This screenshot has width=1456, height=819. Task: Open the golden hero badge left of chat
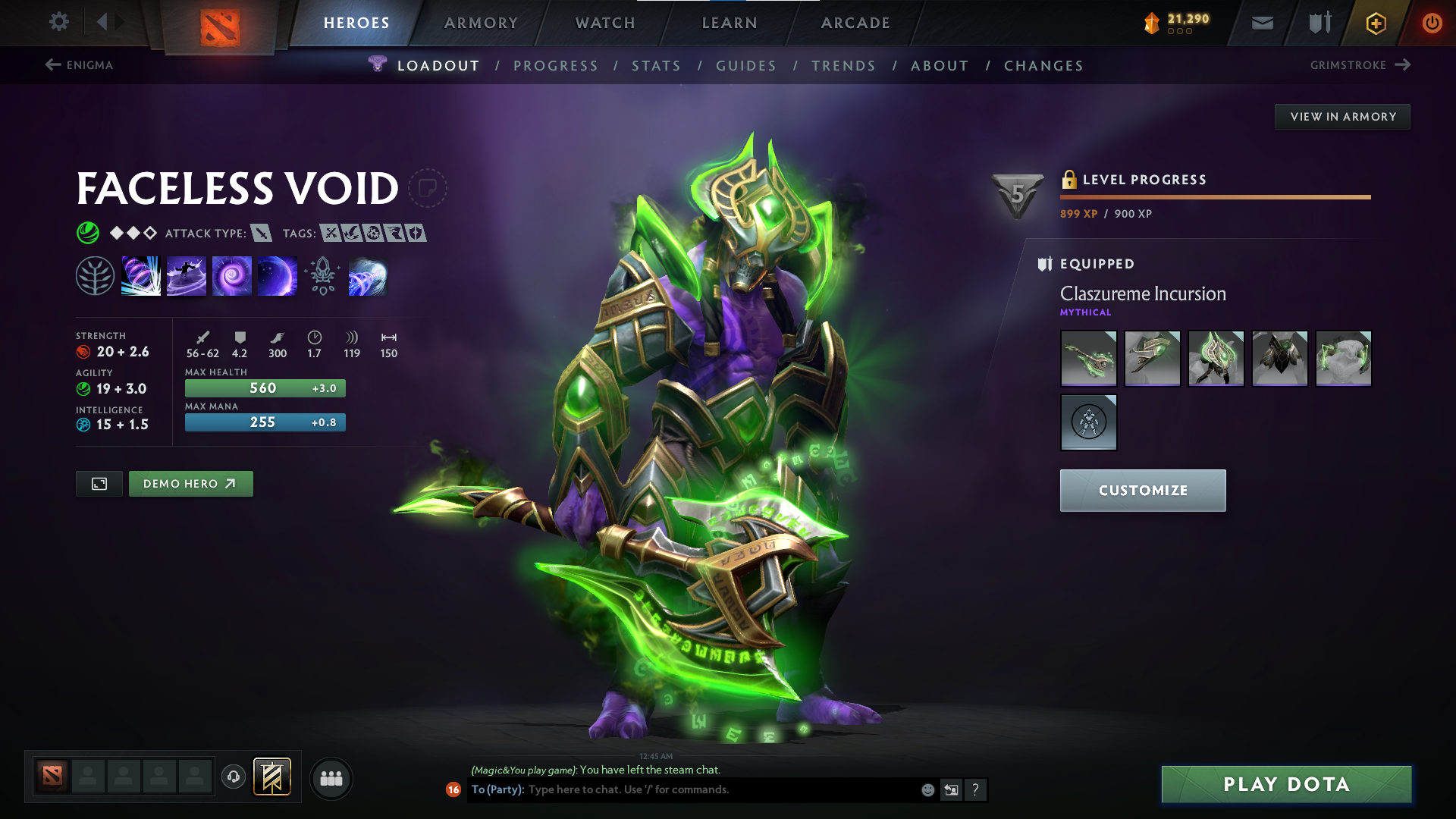click(x=272, y=777)
